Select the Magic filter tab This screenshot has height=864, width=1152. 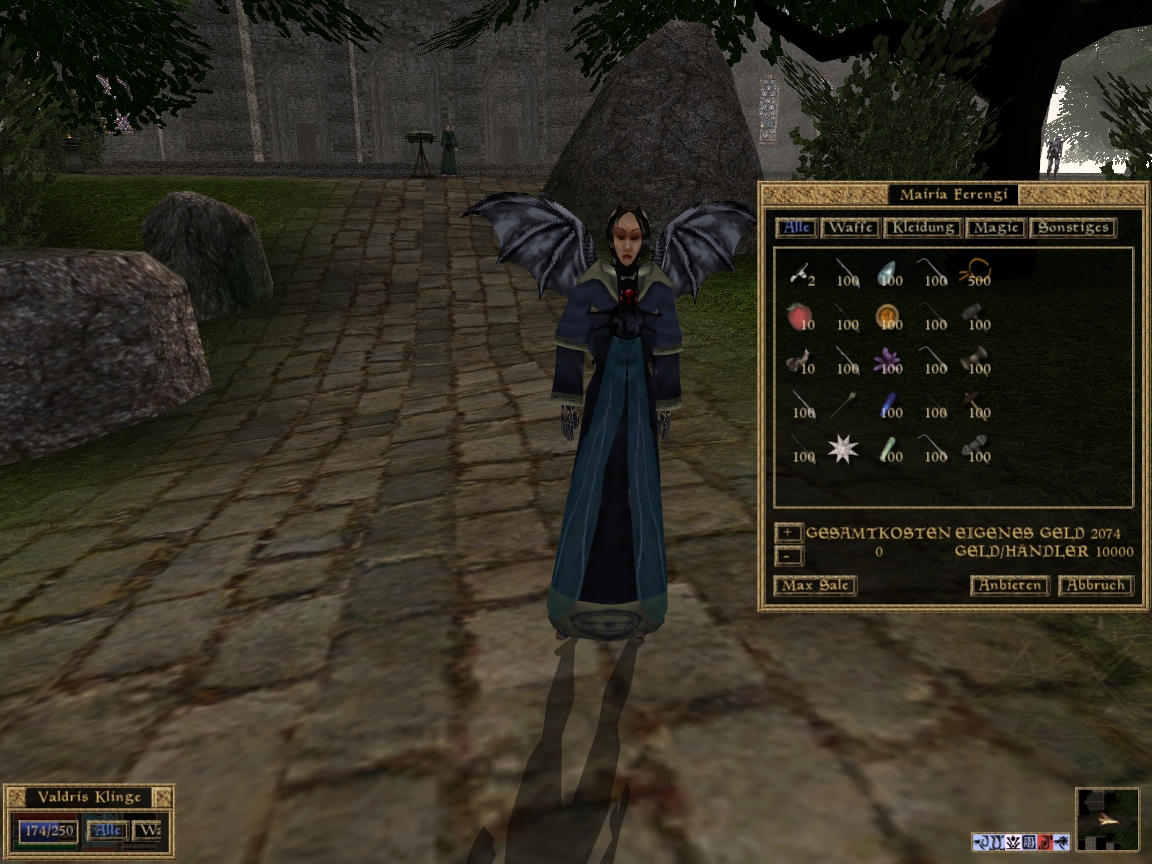click(996, 228)
